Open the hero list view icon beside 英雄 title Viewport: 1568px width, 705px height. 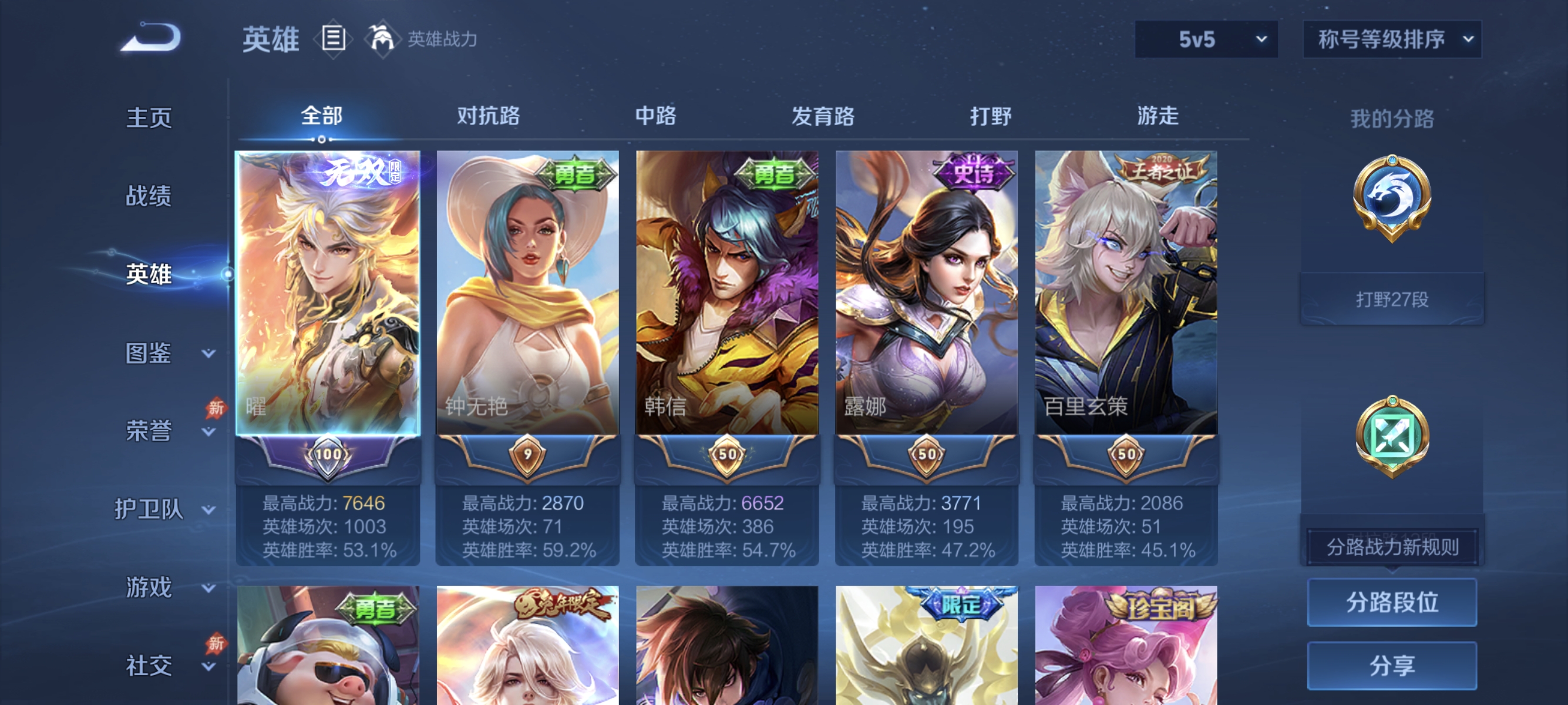click(334, 38)
